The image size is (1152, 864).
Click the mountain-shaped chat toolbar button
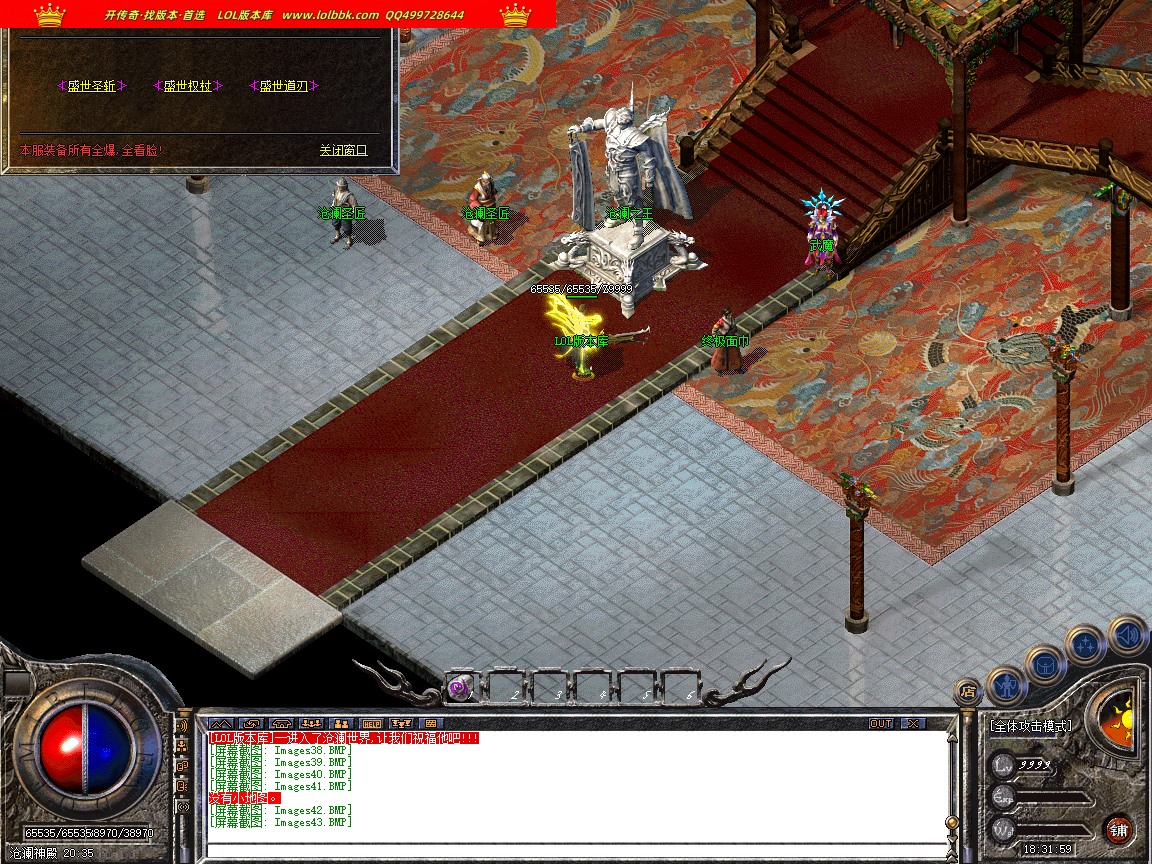click(221, 723)
